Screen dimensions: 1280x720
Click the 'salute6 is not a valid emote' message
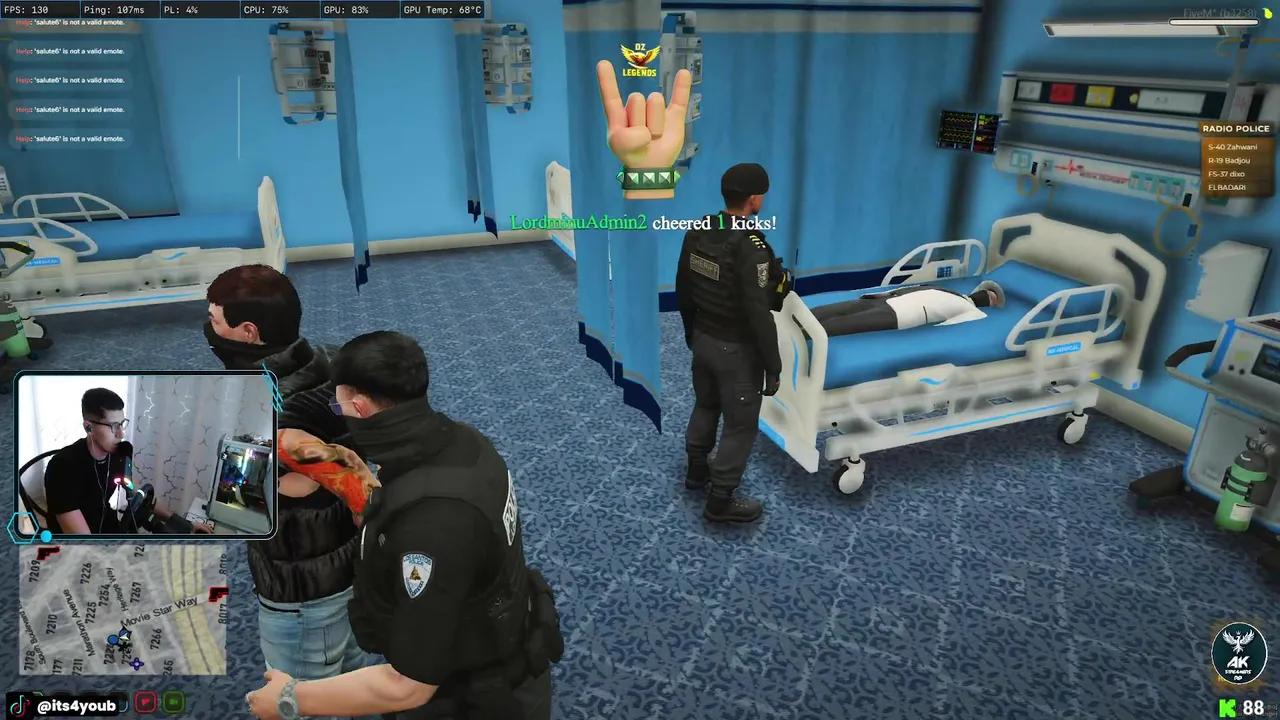point(67,50)
